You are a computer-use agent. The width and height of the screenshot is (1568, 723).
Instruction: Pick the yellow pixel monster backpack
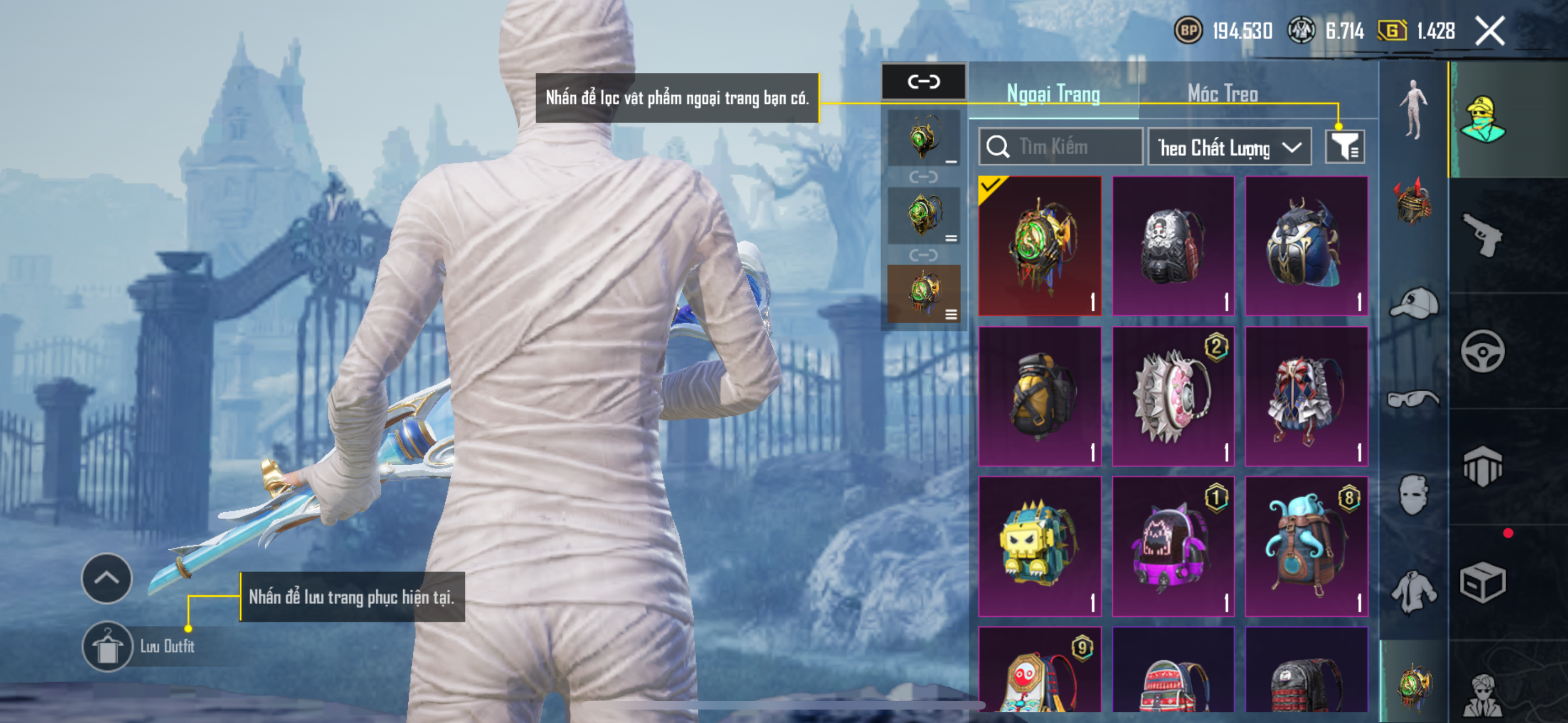[x=1040, y=546]
